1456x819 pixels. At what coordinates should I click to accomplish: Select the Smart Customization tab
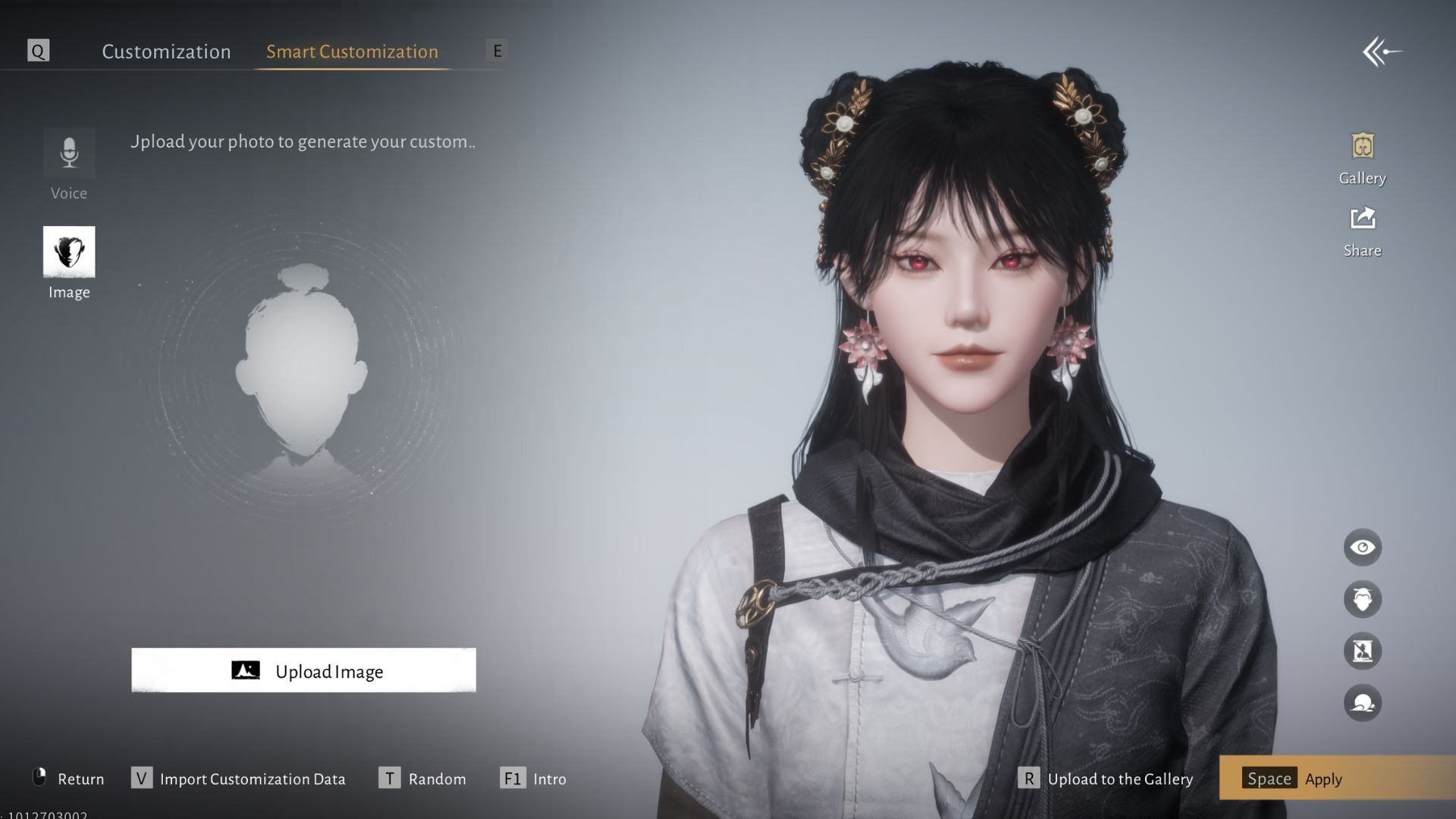[352, 52]
